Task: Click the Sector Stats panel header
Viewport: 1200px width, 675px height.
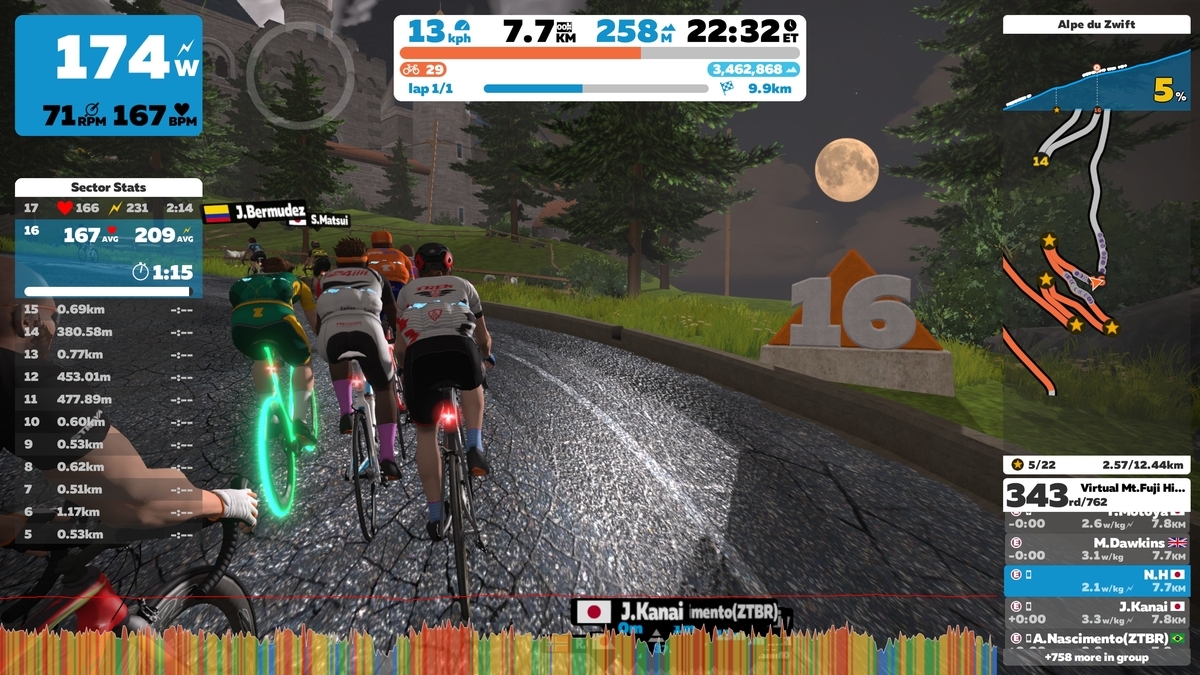Action: (108, 187)
